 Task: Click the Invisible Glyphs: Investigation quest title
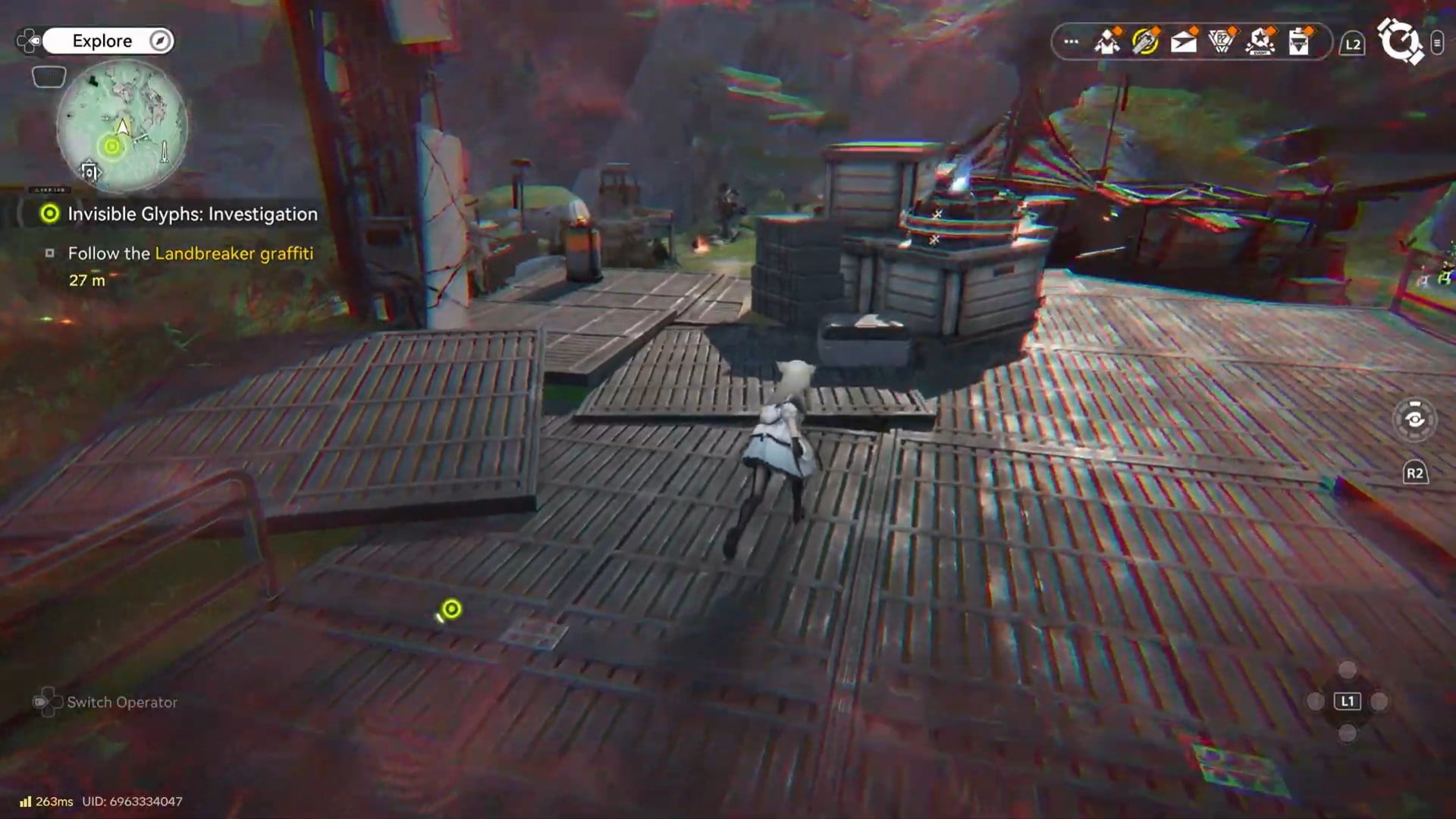[192, 214]
